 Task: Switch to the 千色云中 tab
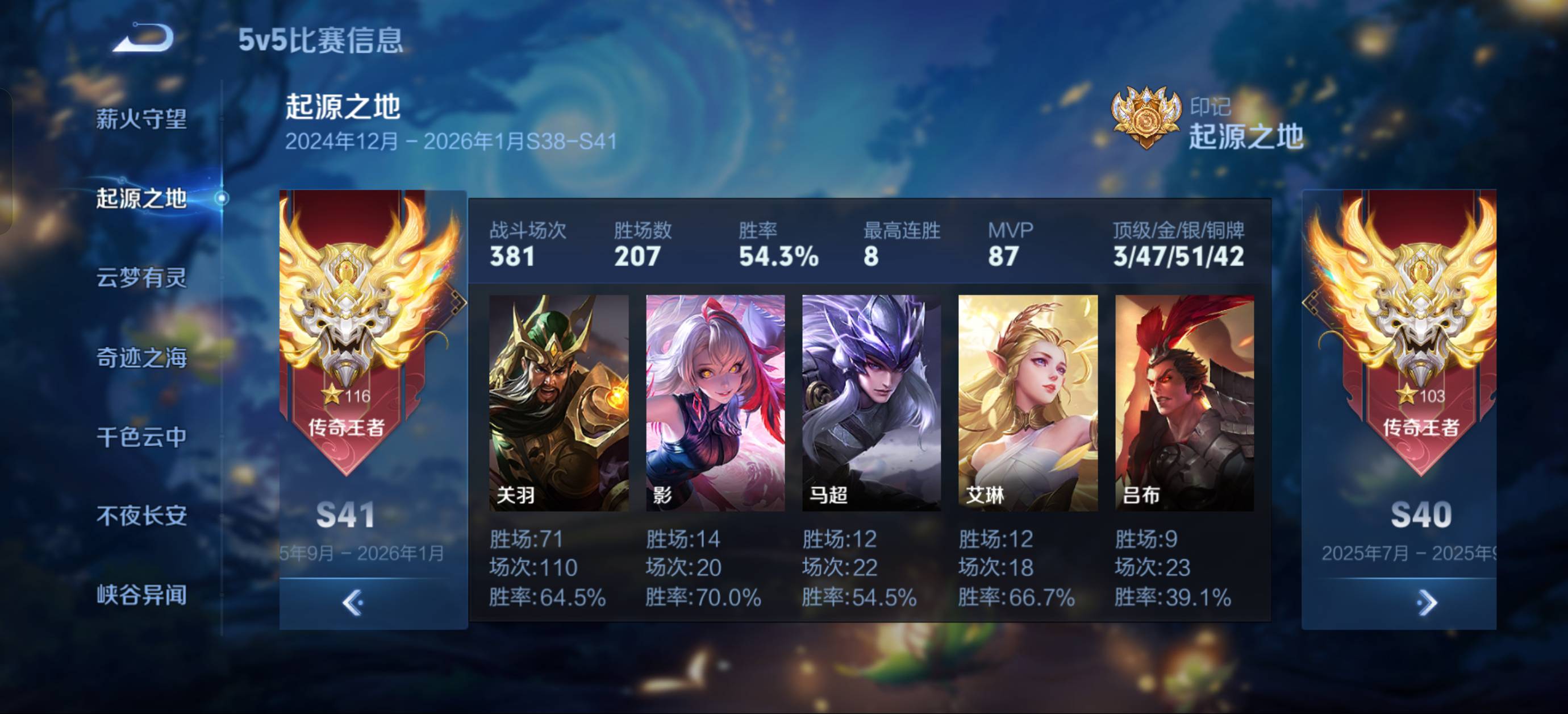(141, 437)
